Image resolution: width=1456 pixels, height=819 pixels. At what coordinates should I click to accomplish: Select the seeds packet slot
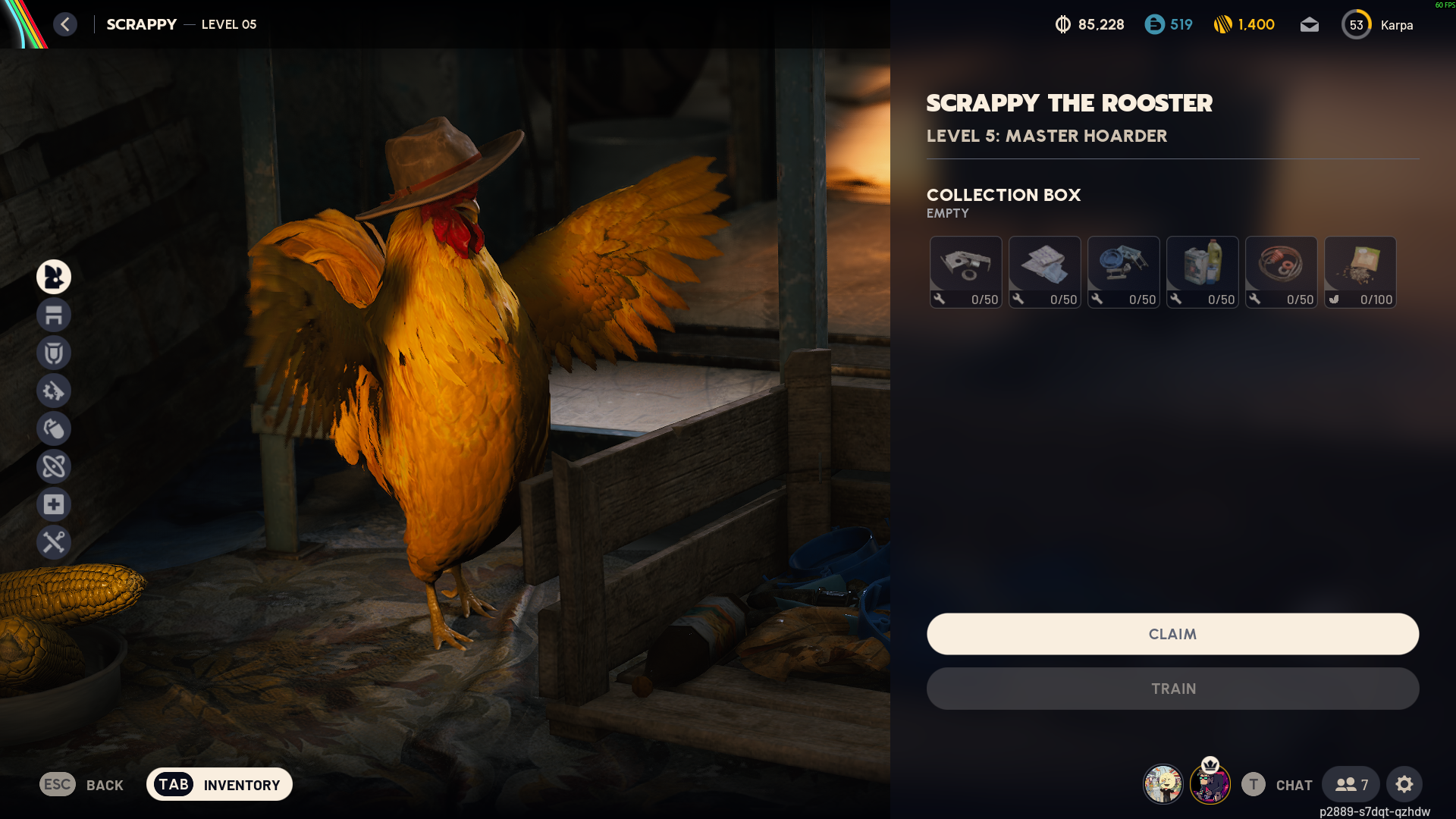[x=1360, y=271]
